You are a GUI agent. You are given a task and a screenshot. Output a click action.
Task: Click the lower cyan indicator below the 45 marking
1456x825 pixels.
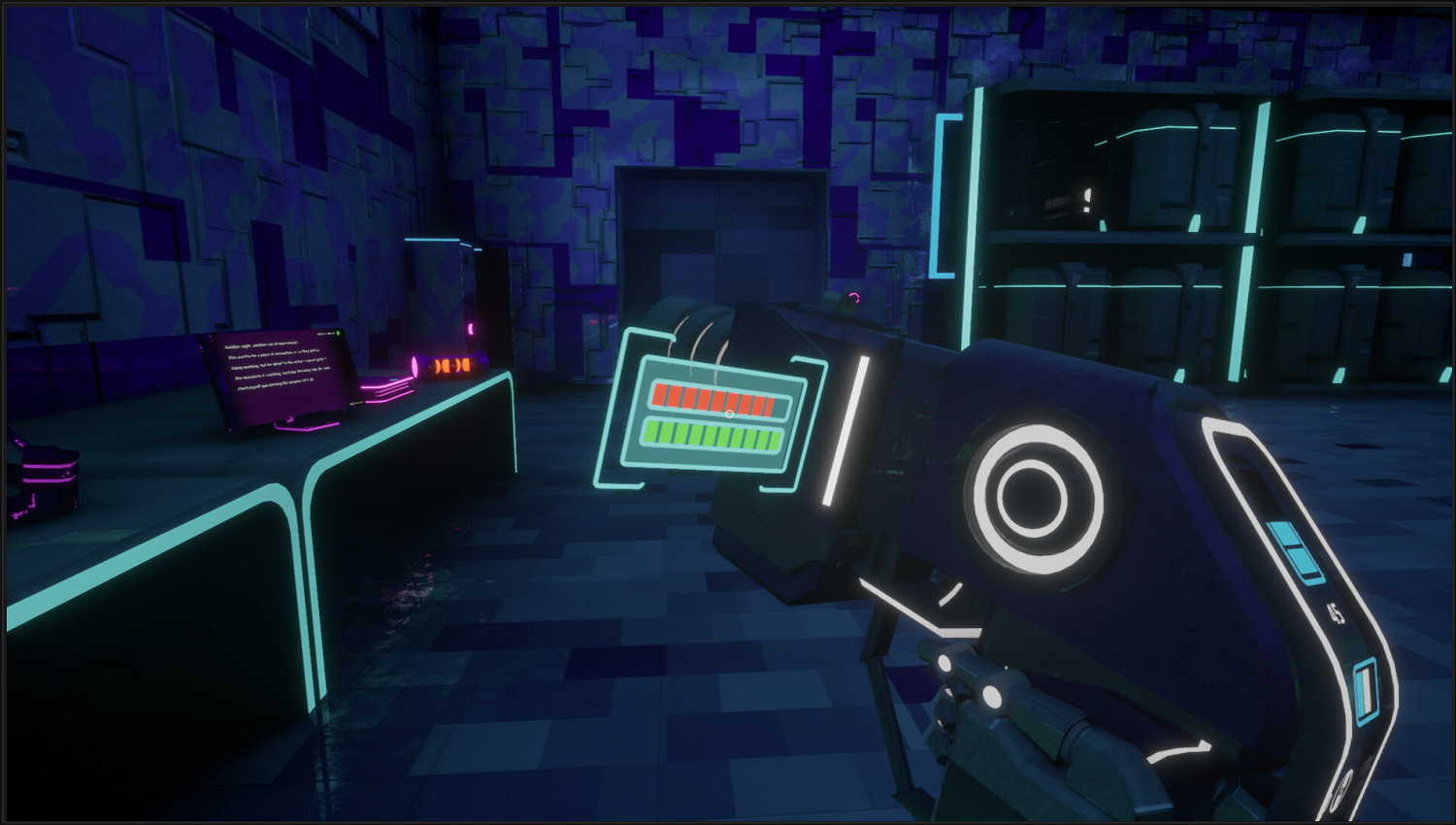tap(1367, 689)
